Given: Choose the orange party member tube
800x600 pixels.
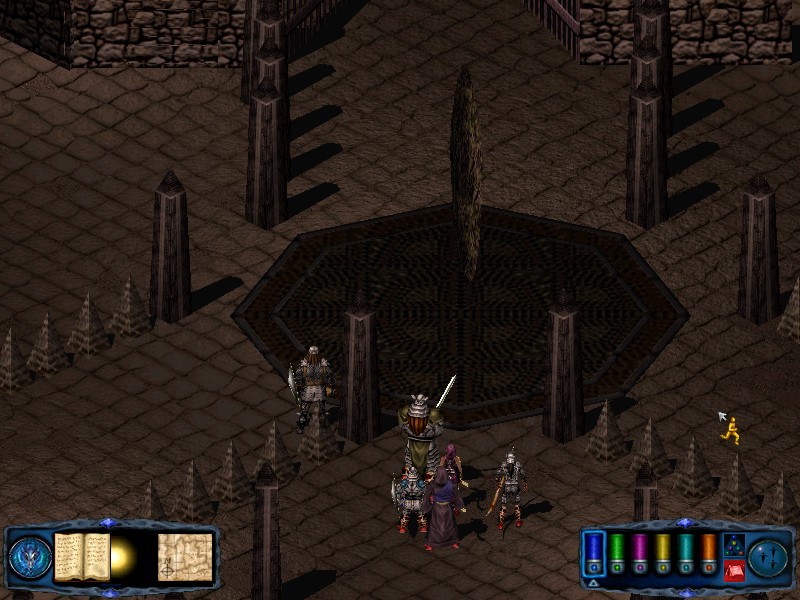Looking at the screenshot, I should 708,552.
